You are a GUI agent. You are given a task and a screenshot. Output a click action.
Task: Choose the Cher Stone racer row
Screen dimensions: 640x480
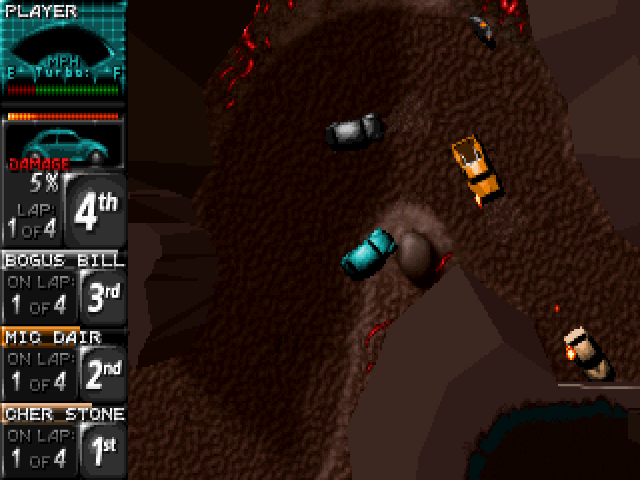click(63, 441)
